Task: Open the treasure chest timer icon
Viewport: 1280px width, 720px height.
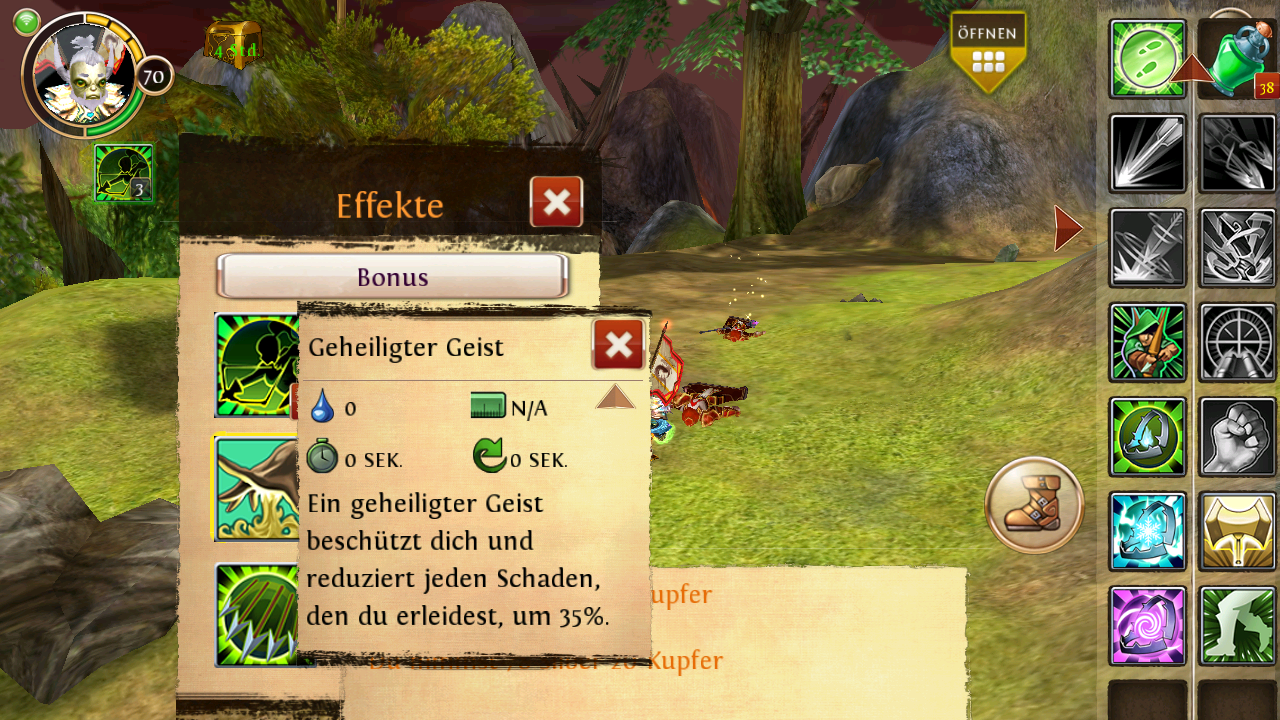Action: coord(233,45)
